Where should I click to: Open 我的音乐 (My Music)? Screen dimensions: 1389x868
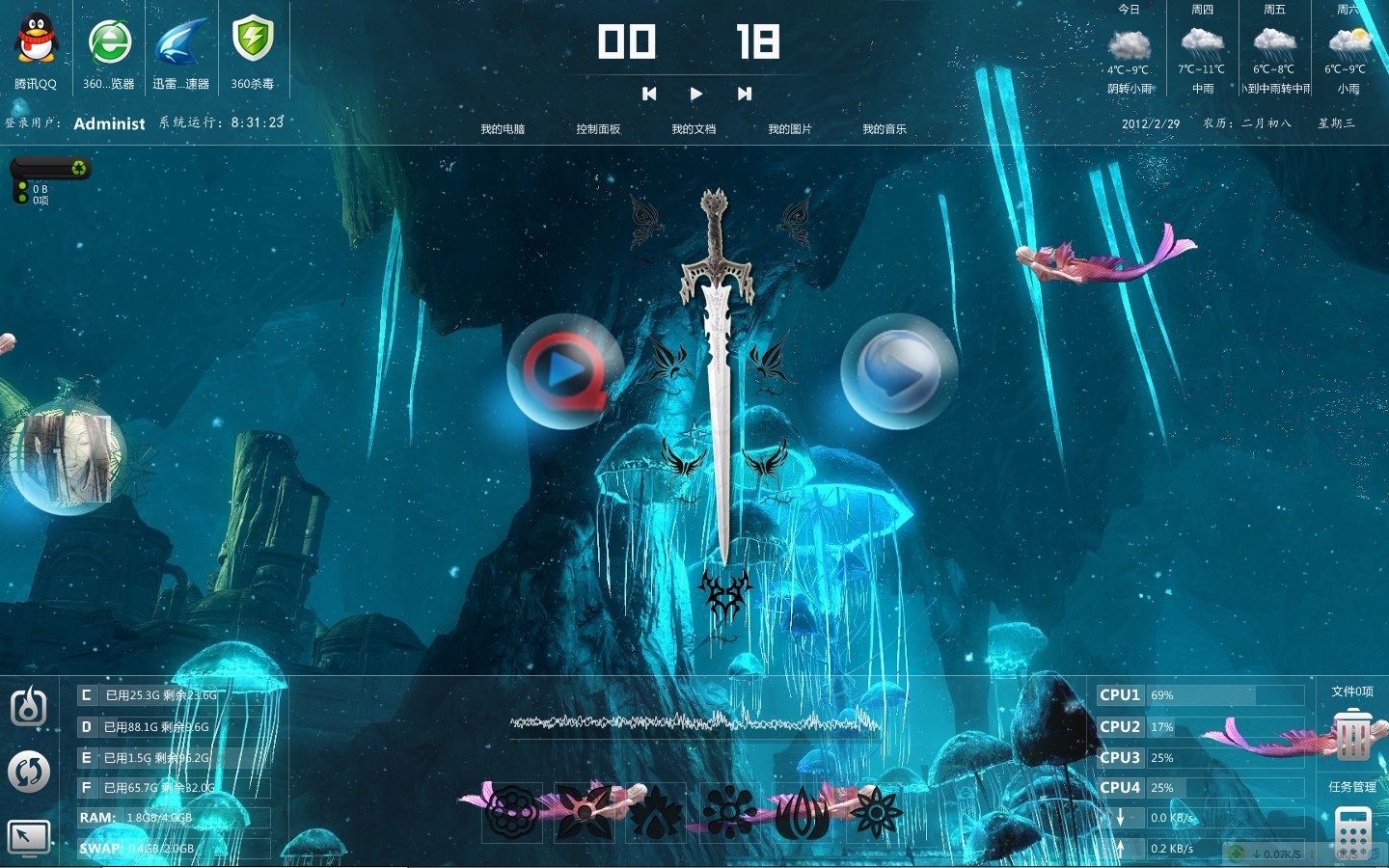point(885,129)
